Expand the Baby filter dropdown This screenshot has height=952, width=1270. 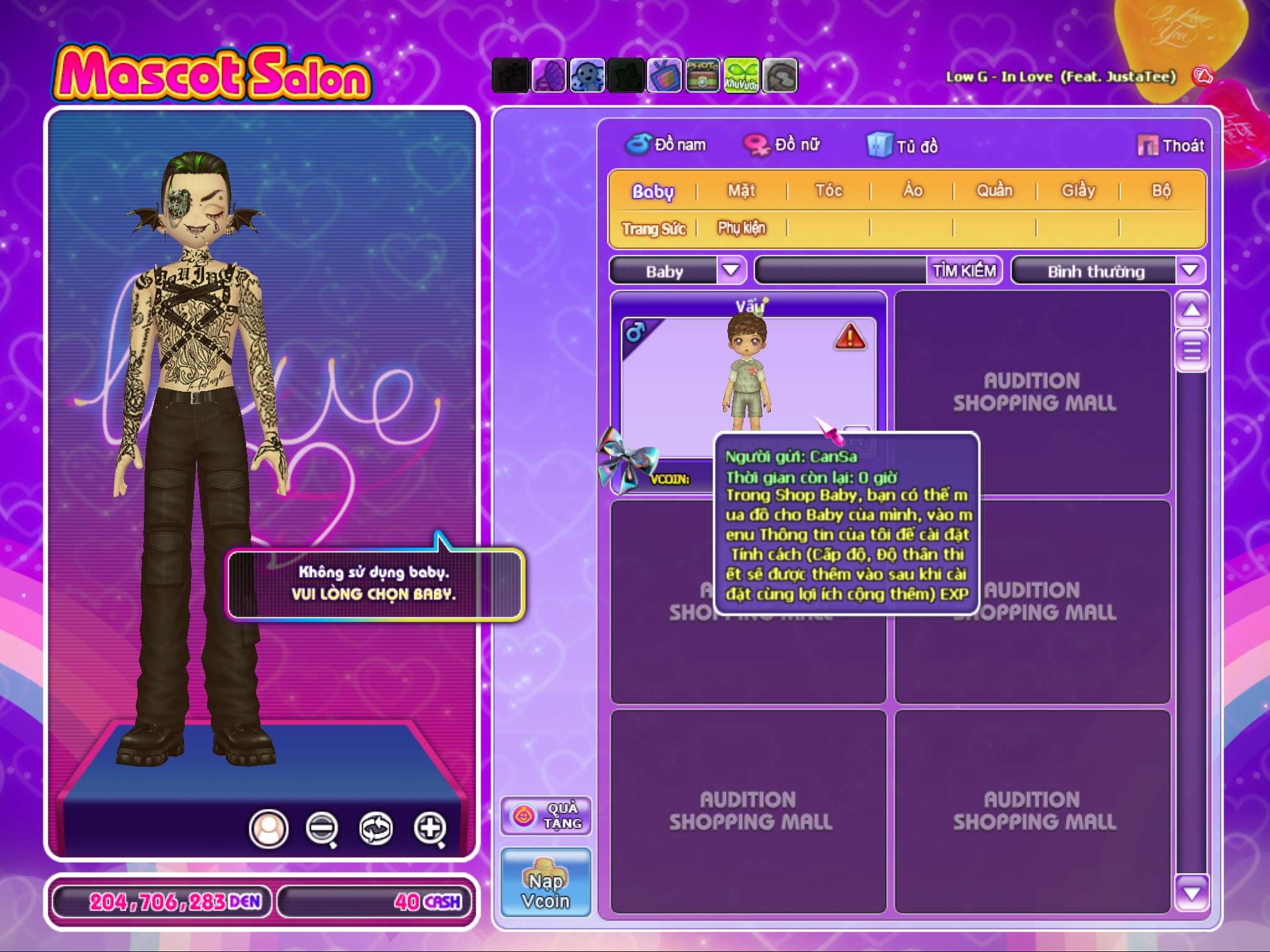[732, 271]
